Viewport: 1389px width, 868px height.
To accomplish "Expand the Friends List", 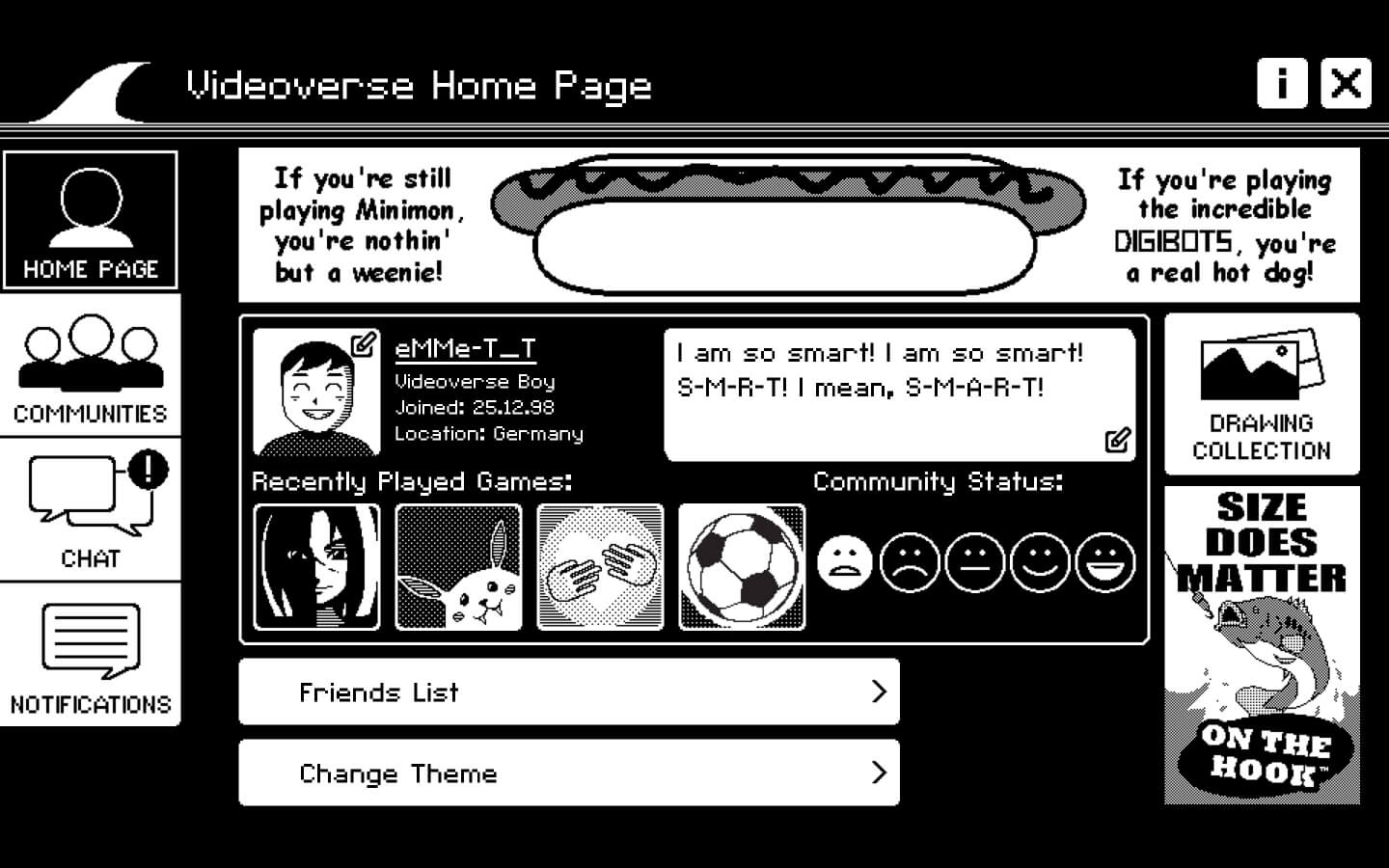I will point(569,692).
